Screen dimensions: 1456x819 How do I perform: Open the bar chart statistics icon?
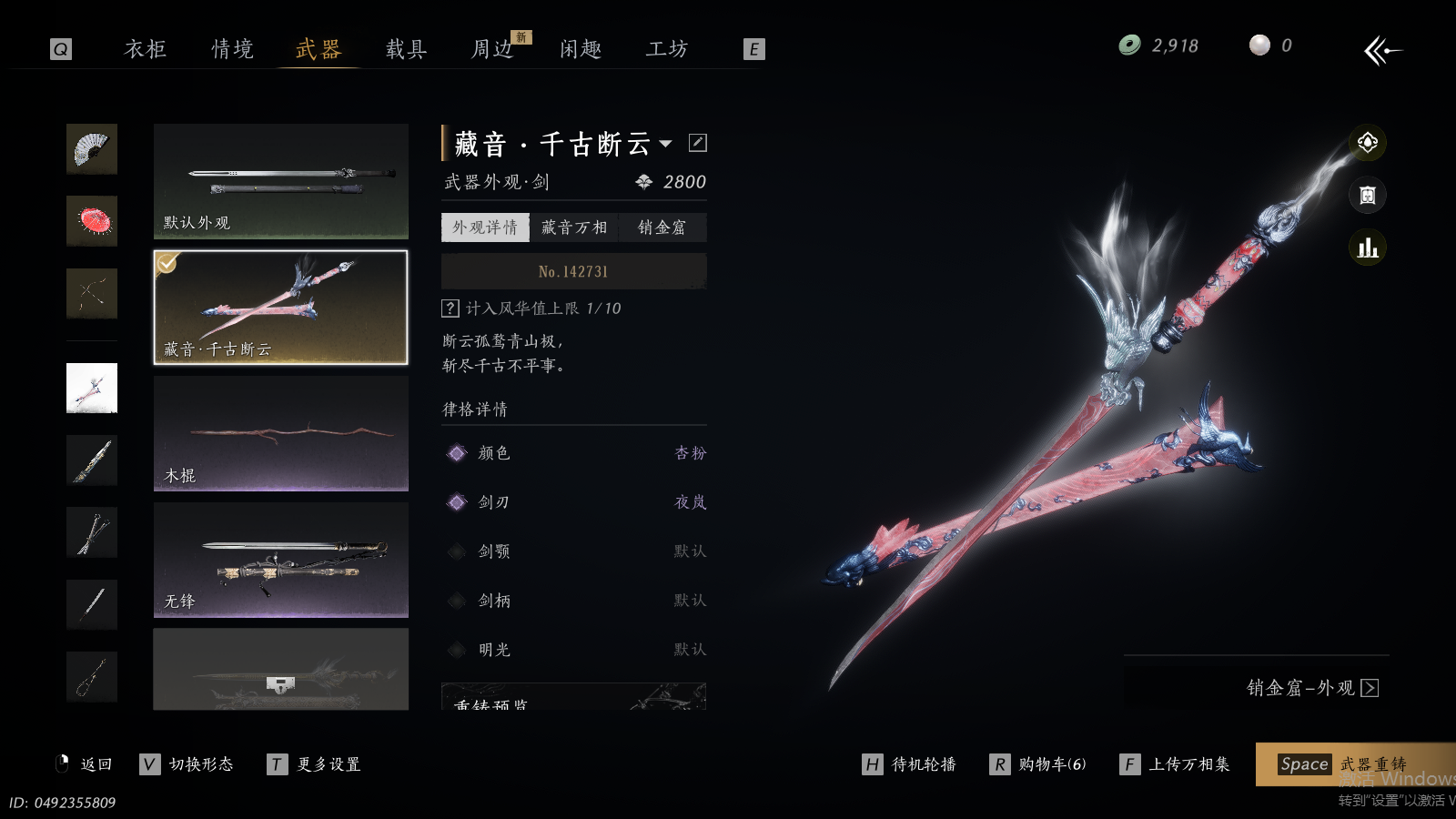click(1367, 248)
